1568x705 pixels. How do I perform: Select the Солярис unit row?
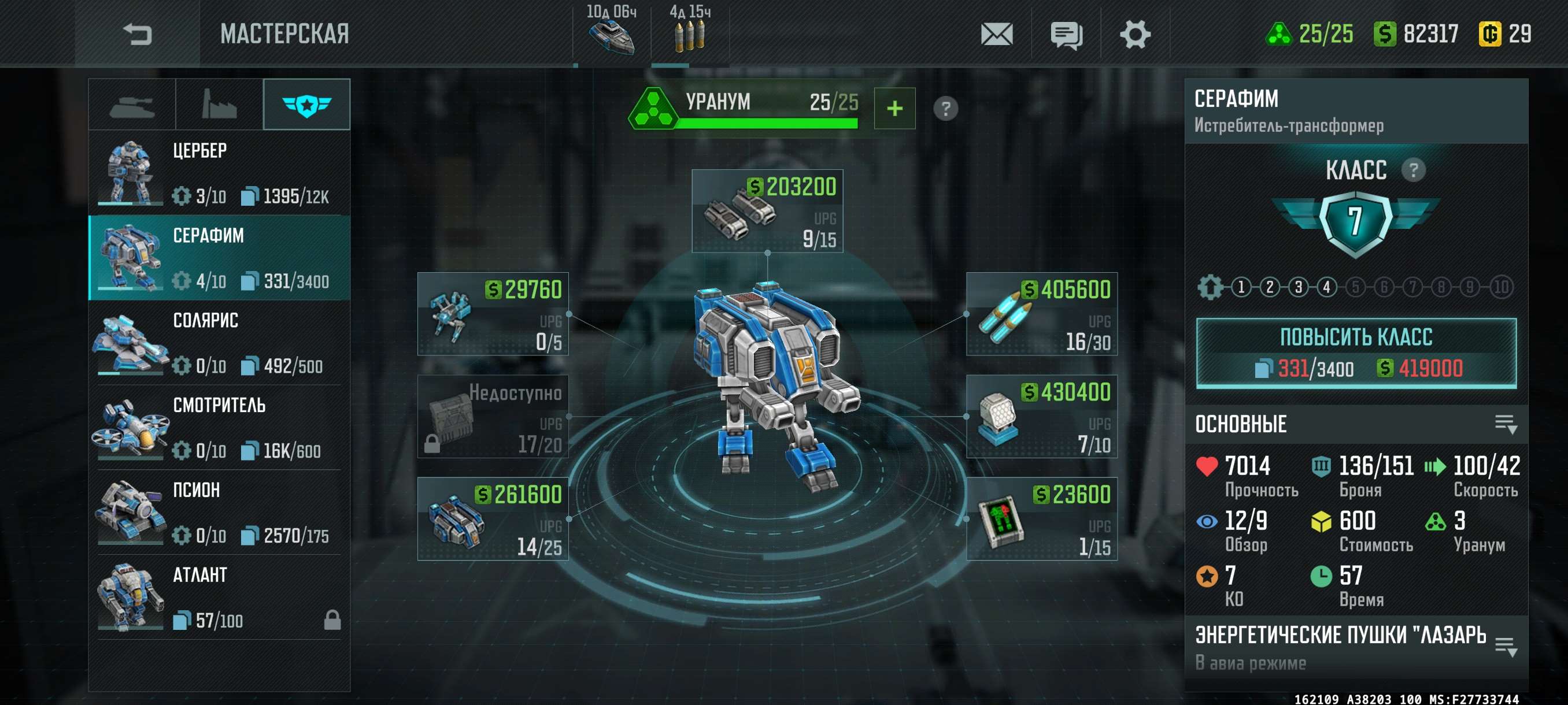(x=219, y=343)
